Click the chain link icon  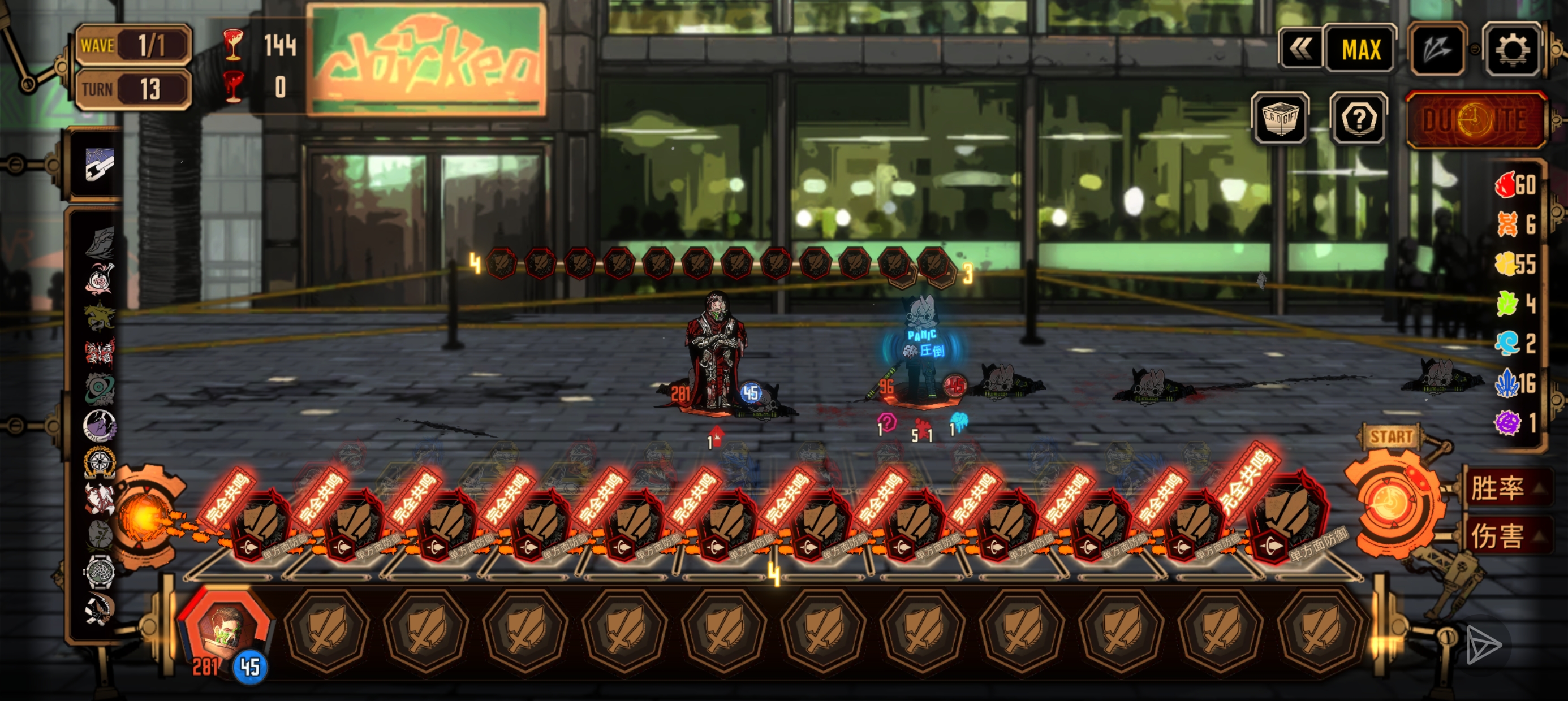(x=99, y=165)
